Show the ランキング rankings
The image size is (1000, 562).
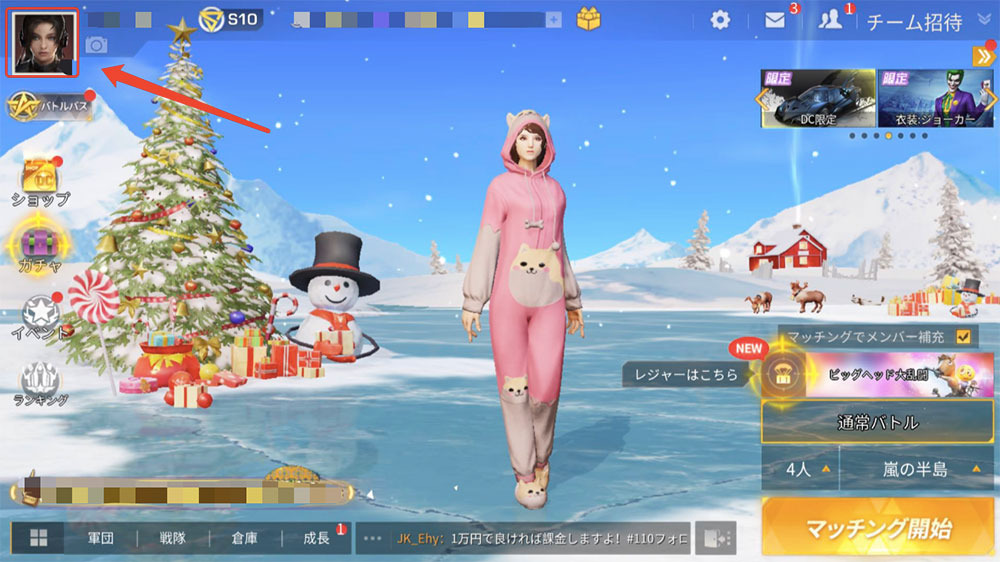(x=40, y=385)
